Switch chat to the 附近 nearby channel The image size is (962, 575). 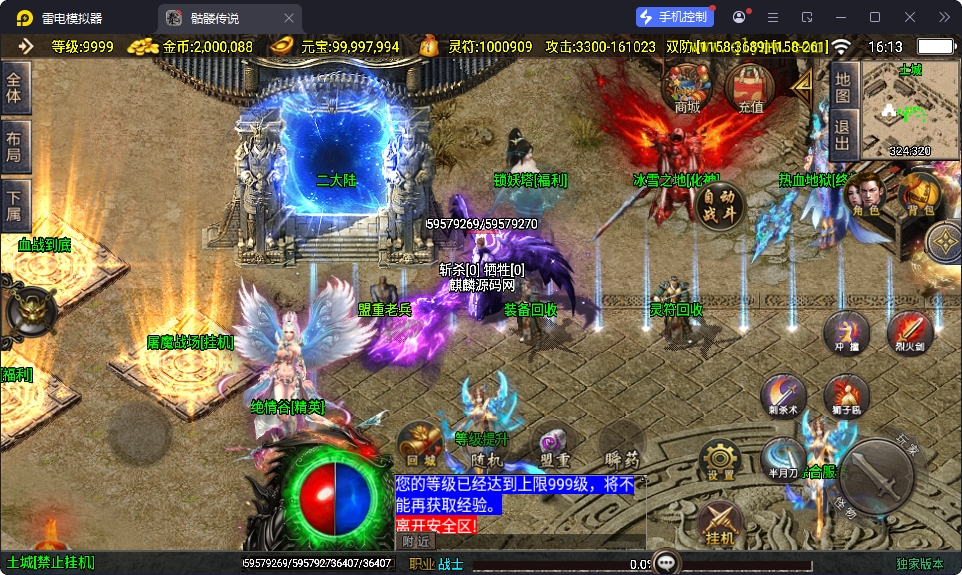click(416, 541)
